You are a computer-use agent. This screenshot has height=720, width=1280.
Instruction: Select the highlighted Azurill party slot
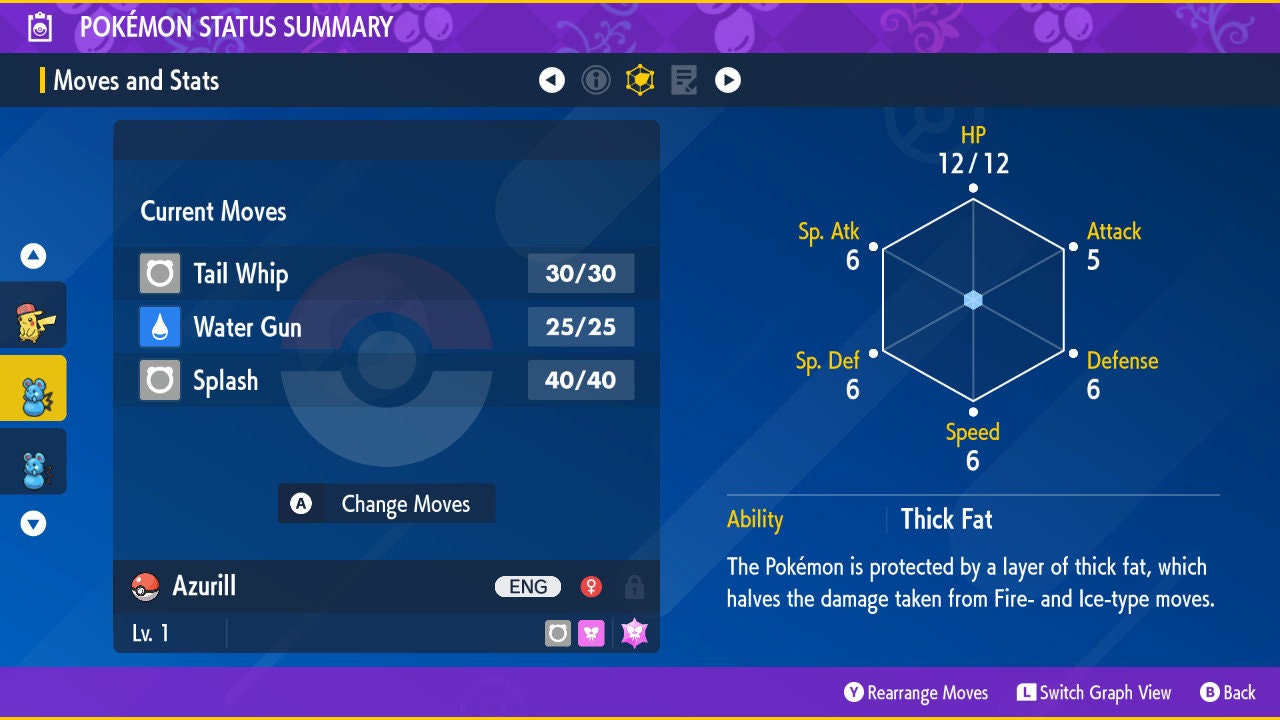tap(33, 388)
